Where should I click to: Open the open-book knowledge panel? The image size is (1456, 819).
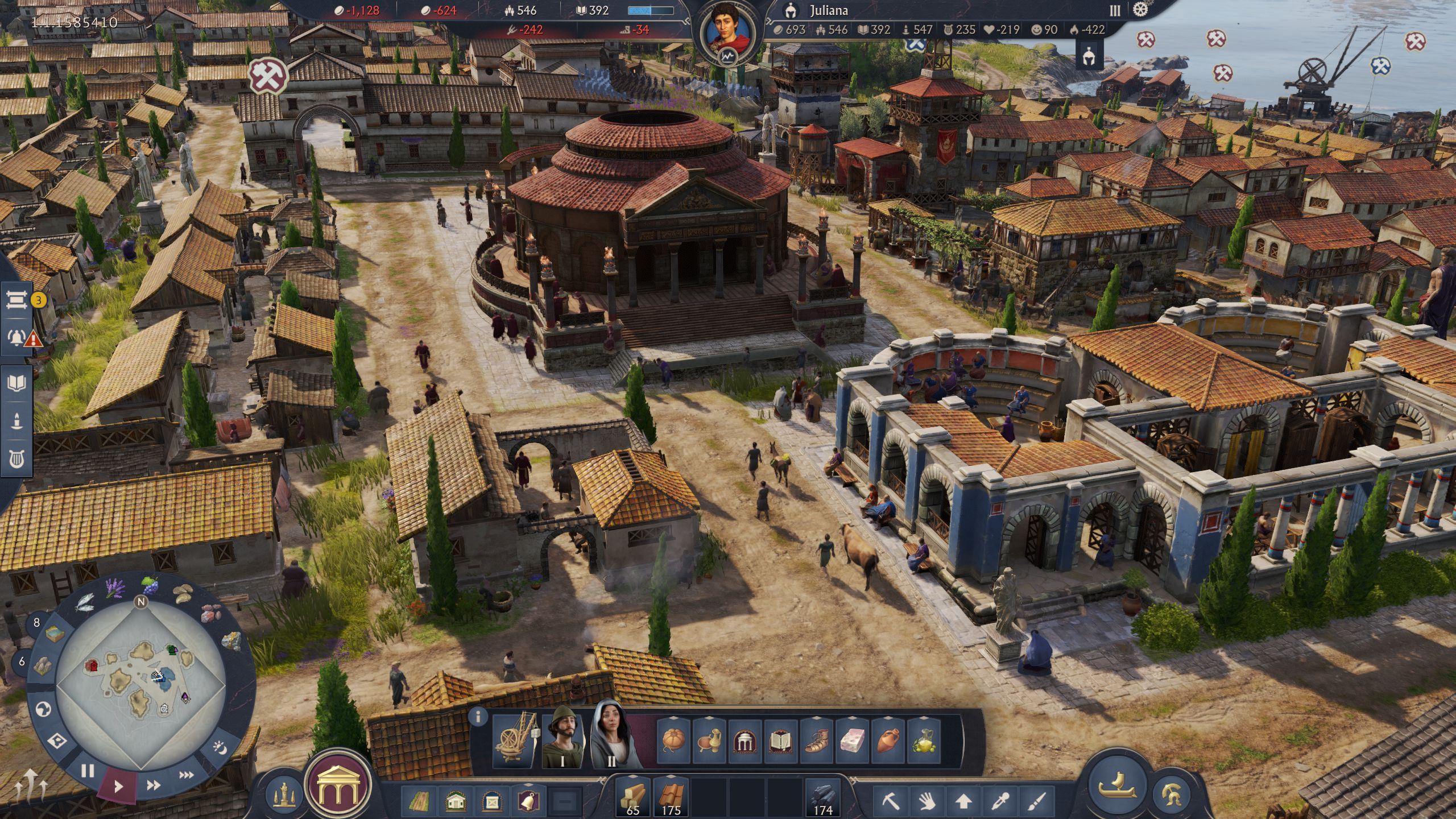(x=16, y=383)
